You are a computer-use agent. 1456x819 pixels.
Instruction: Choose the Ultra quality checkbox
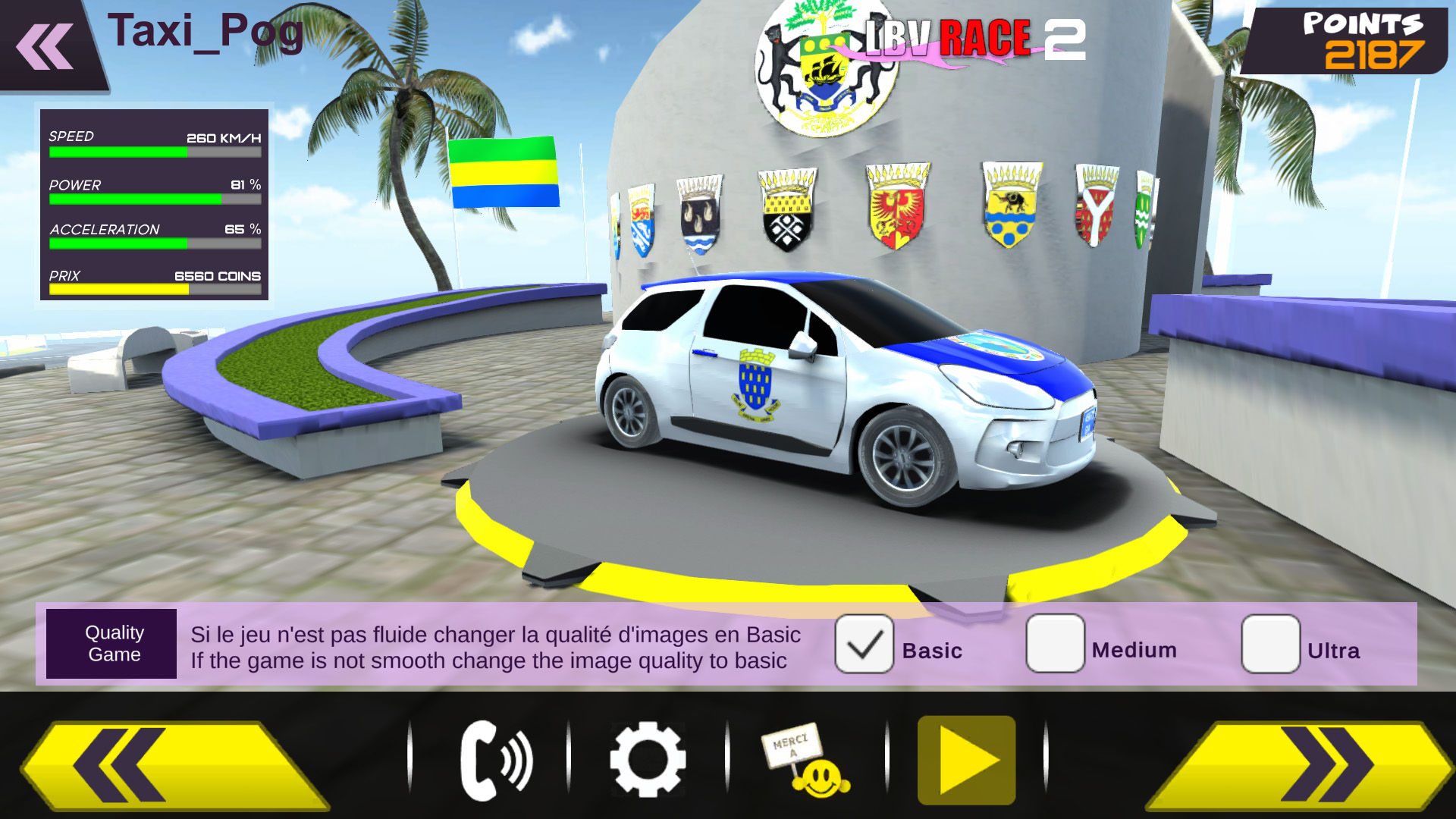pos(1270,645)
